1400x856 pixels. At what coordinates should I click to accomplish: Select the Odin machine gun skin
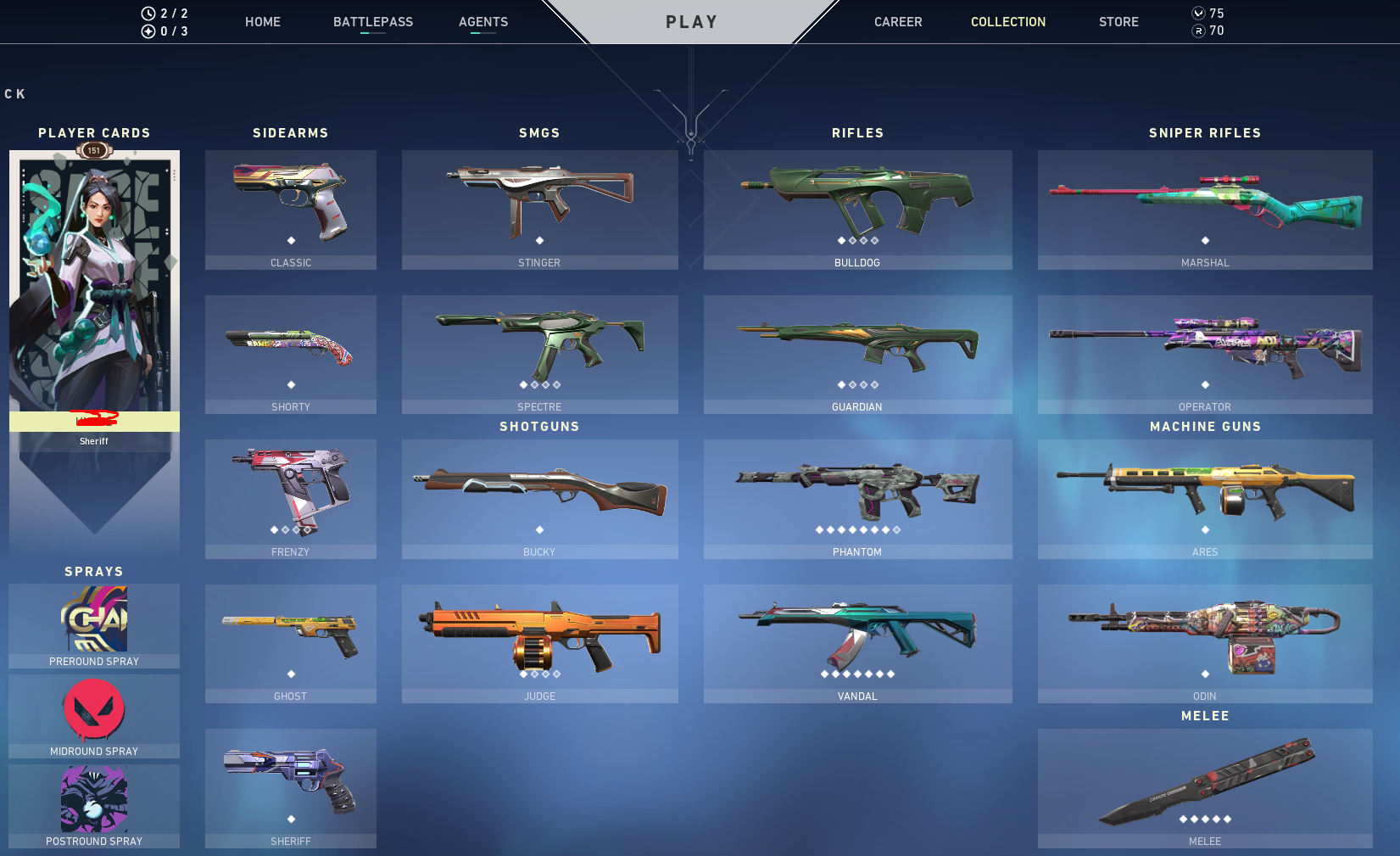[x=1204, y=641]
